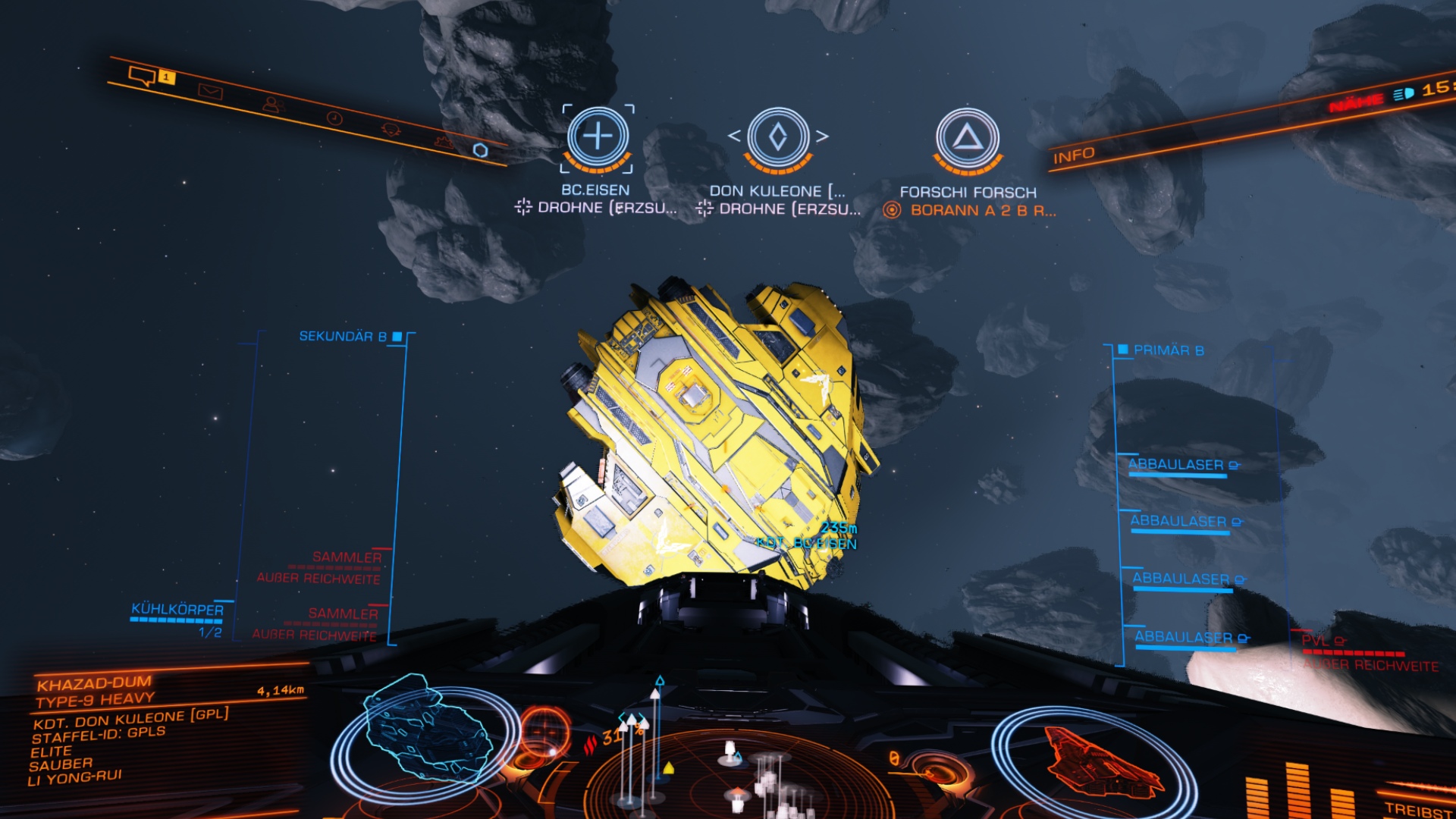Select the Kühlkörper heat sink module
This screenshot has width=1456, height=819.
(x=177, y=610)
